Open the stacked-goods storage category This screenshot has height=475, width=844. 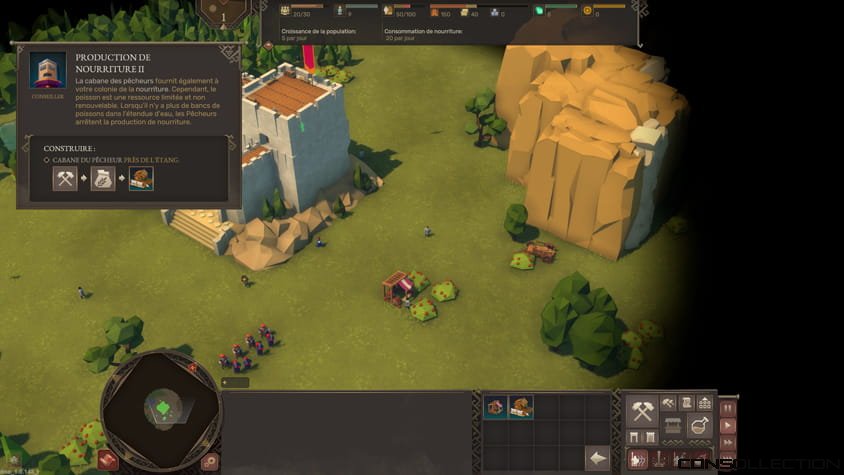[705, 402]
